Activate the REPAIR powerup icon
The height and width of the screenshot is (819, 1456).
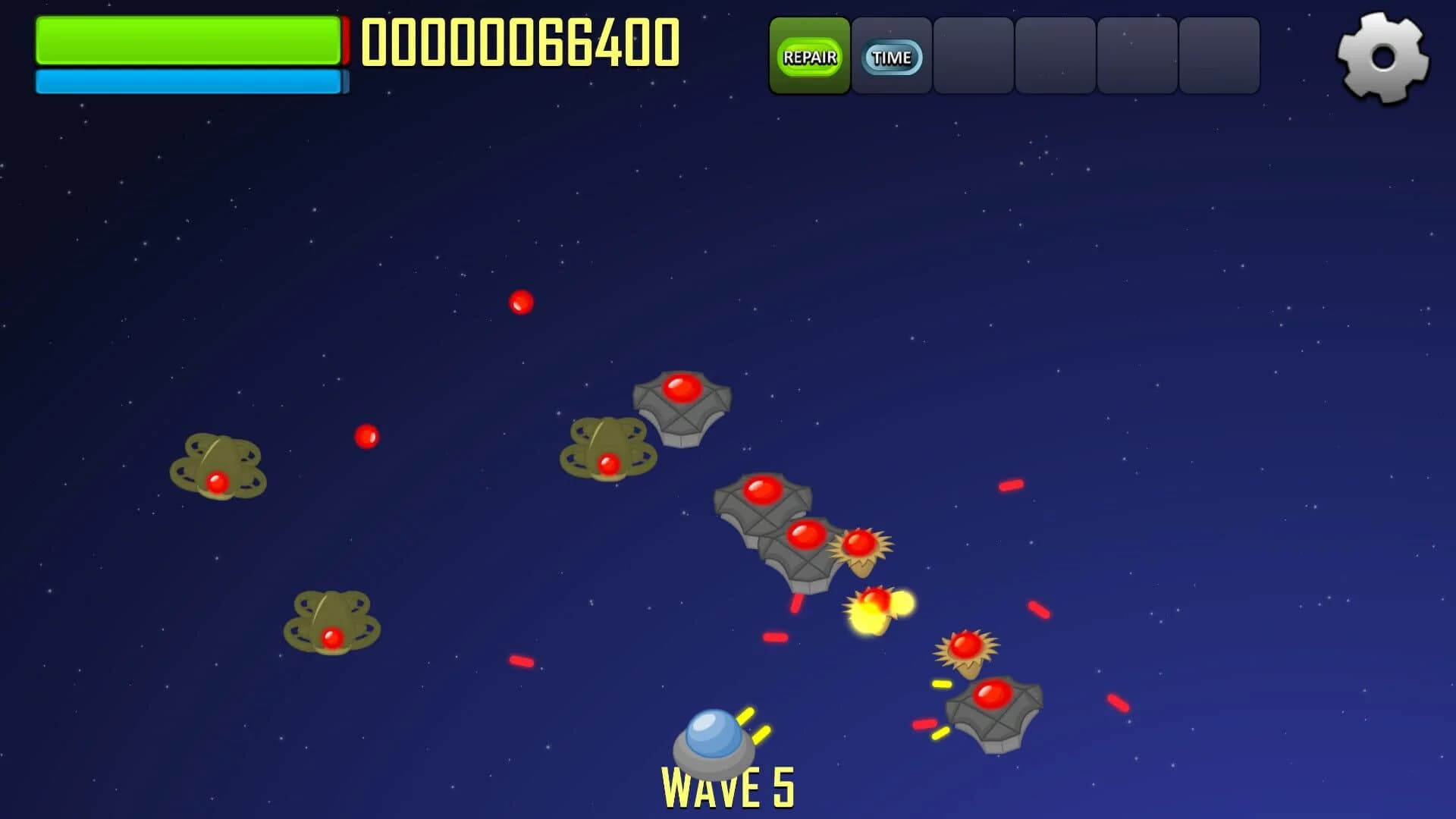click(810, 55)
